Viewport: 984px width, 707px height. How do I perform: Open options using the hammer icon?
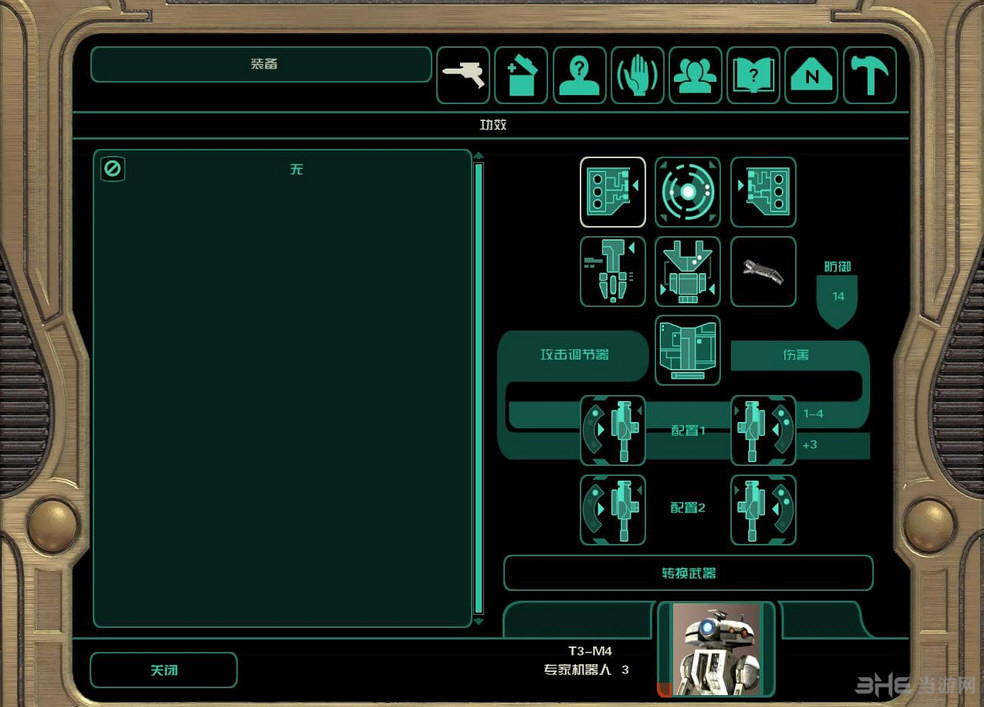click(x=869, y=76)
